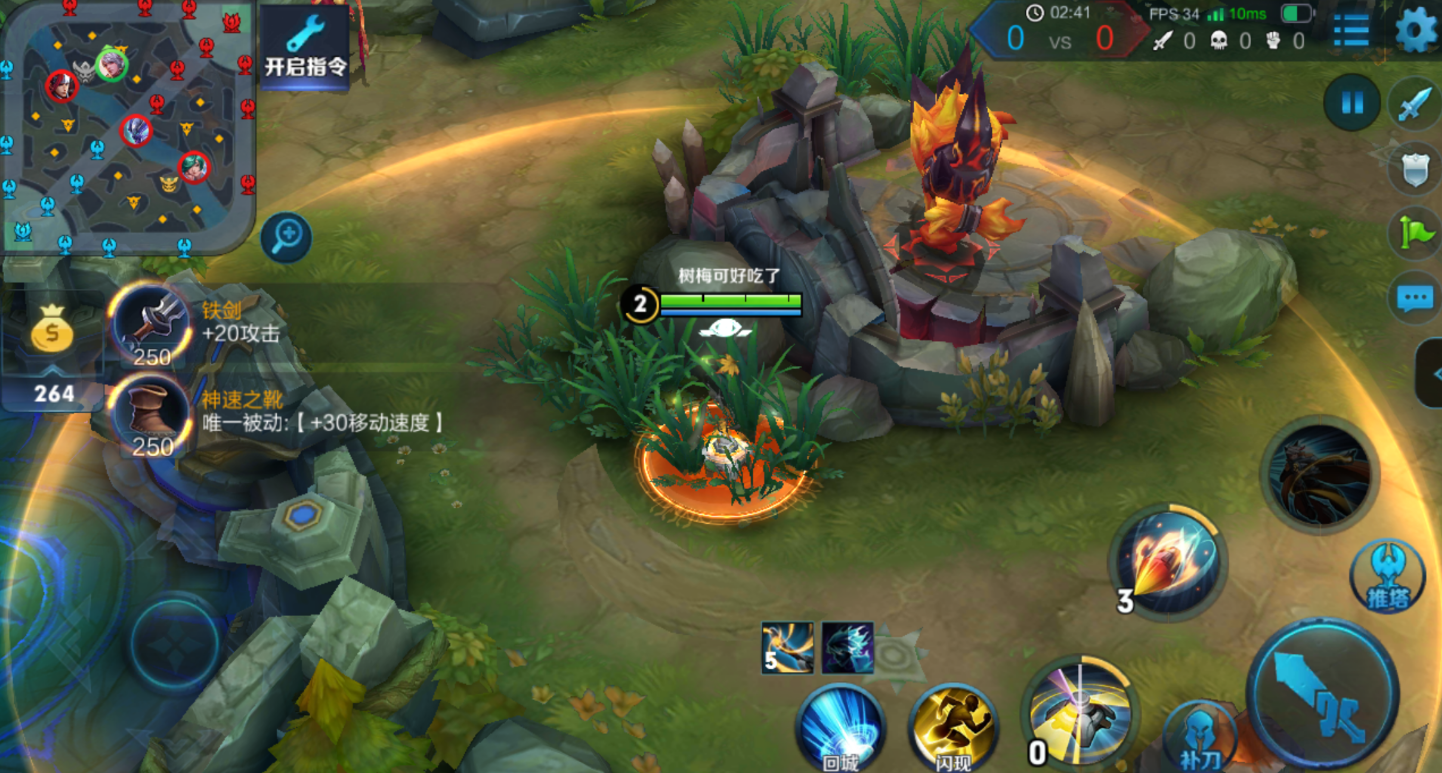Viewport: 1442px width, 773px height.
Task: Send the sword attack signal
Action: click(x=1415, y=103)
